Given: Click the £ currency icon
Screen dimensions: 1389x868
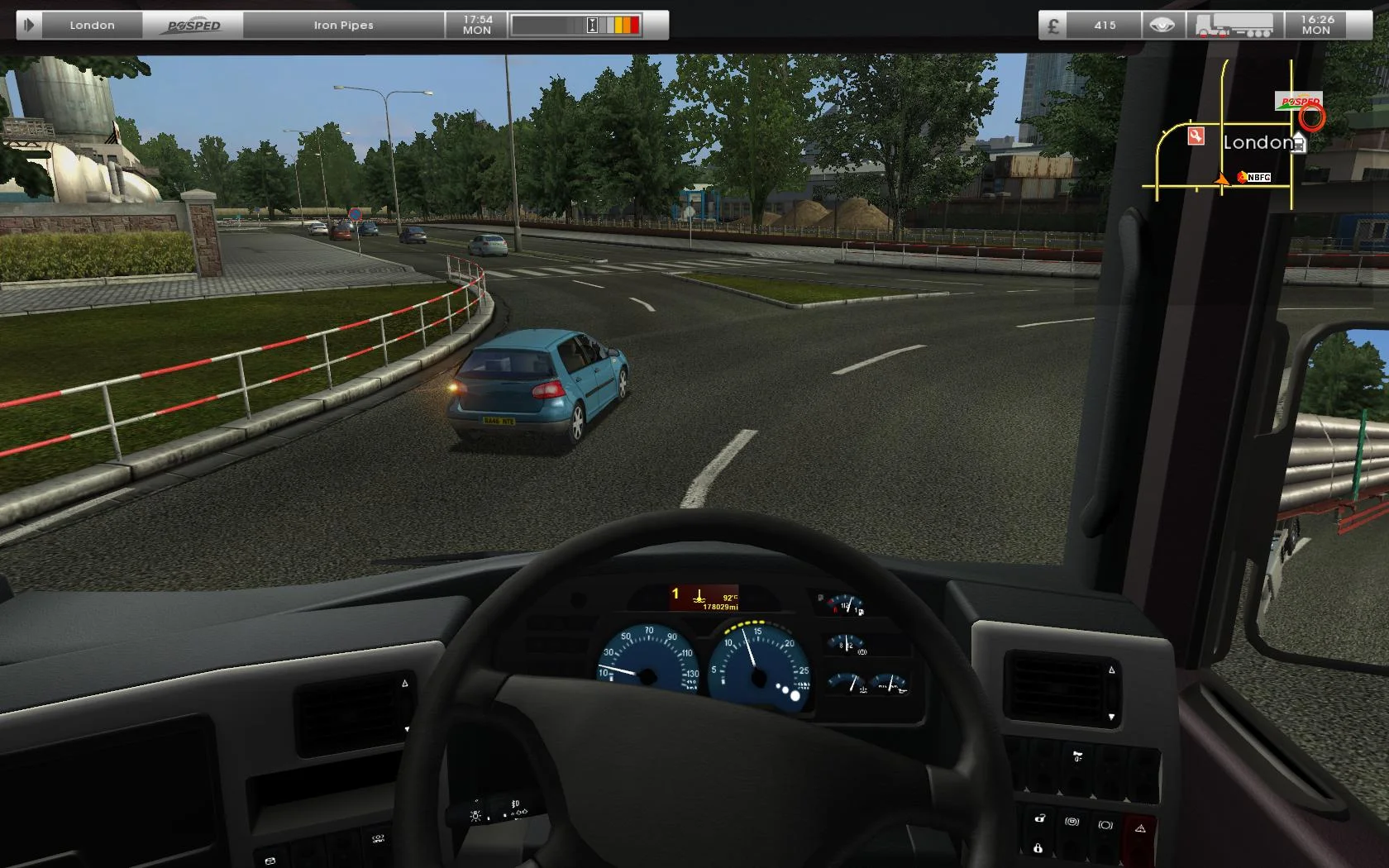Looking at the screenshot, I should (x=1053, y=26).
